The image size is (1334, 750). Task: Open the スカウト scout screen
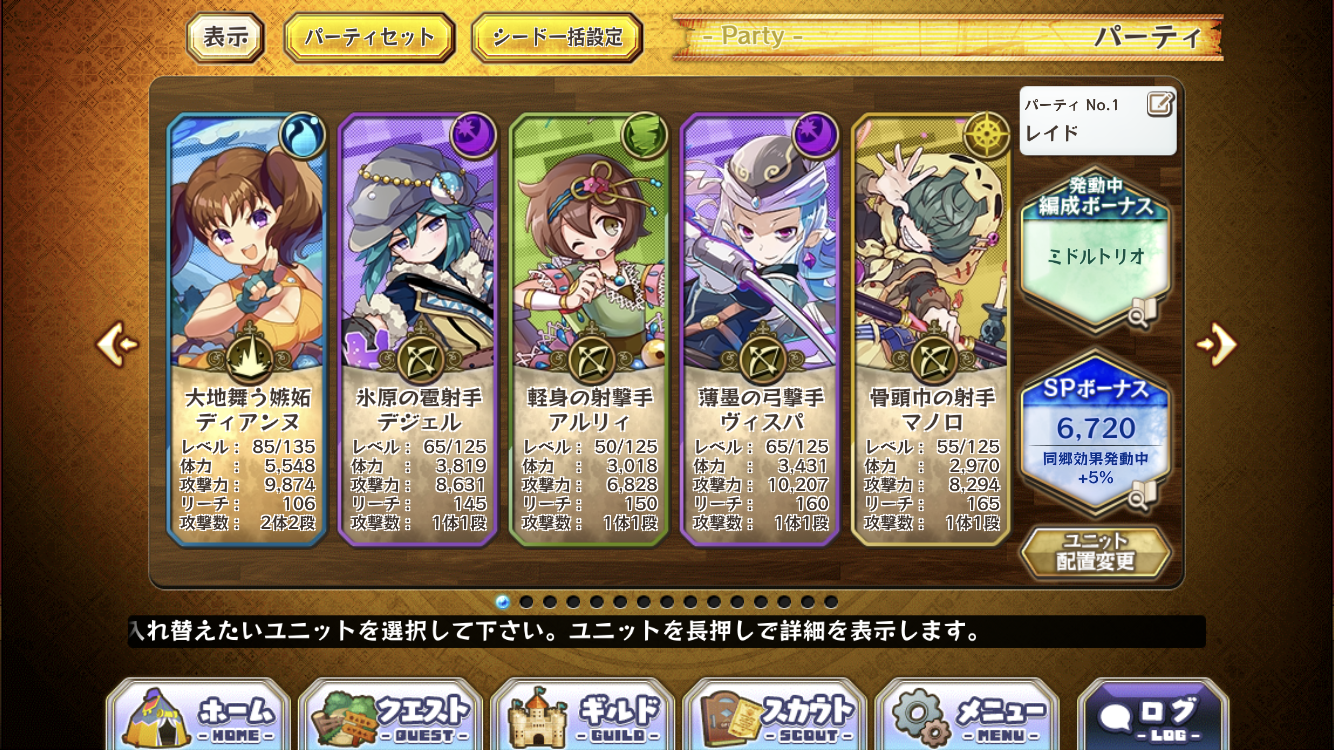pyautogui.click(x=775, y=716)
